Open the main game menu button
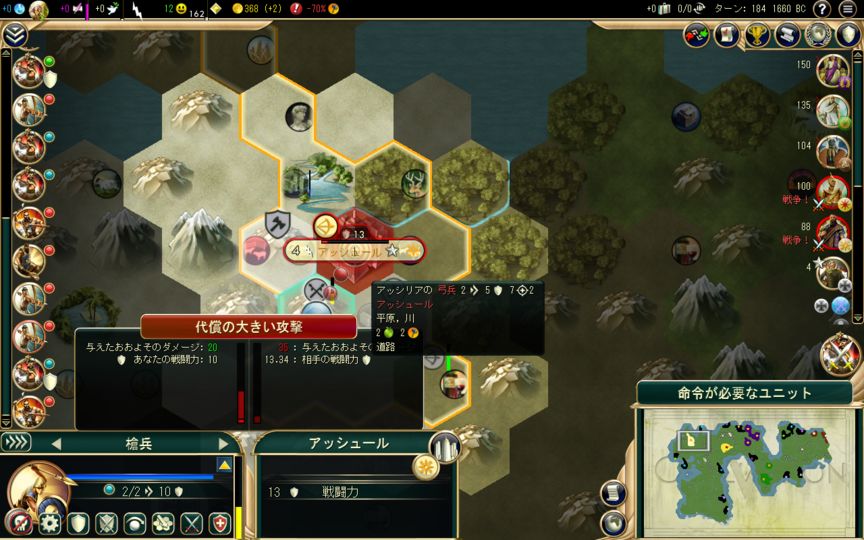This screenshot has height=540, width=864. pos(847,10)
